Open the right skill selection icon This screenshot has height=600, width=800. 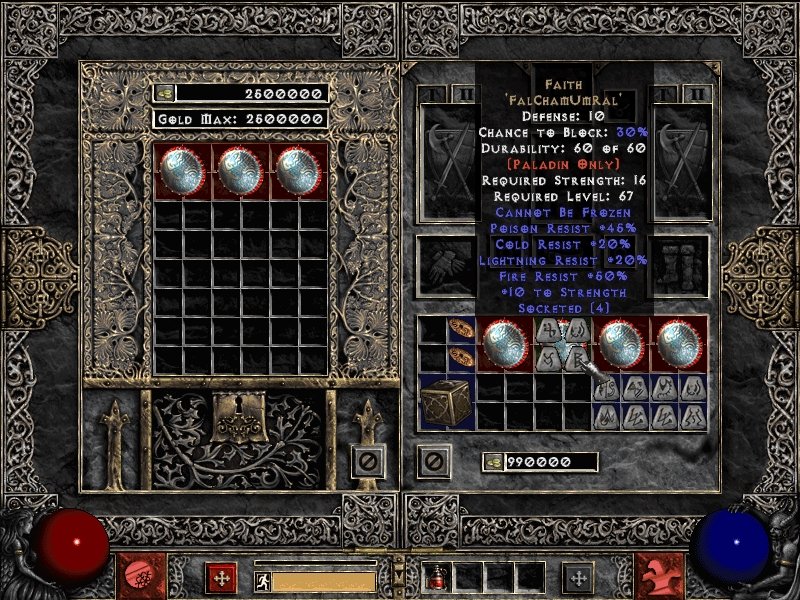point(576,578)
